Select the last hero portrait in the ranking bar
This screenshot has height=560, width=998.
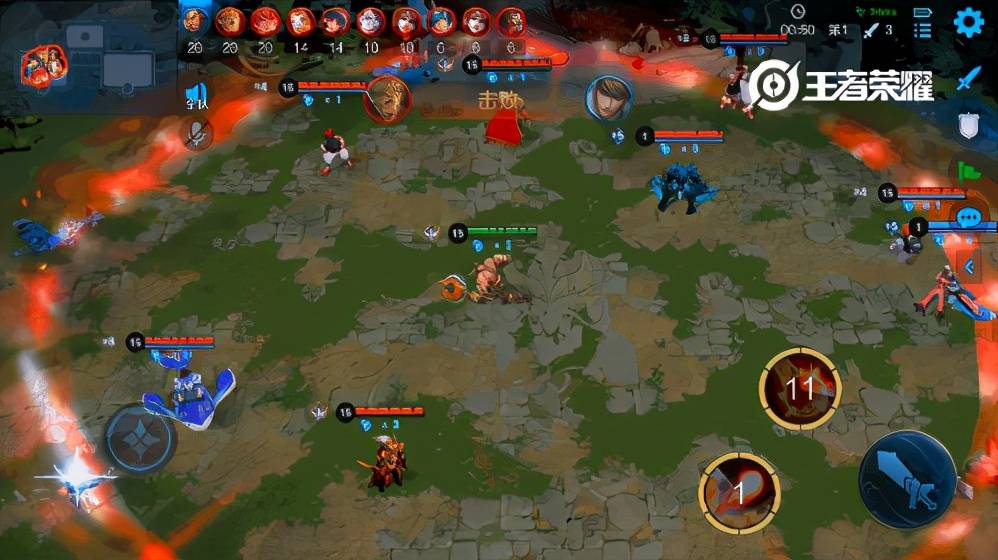pos(512,20)
